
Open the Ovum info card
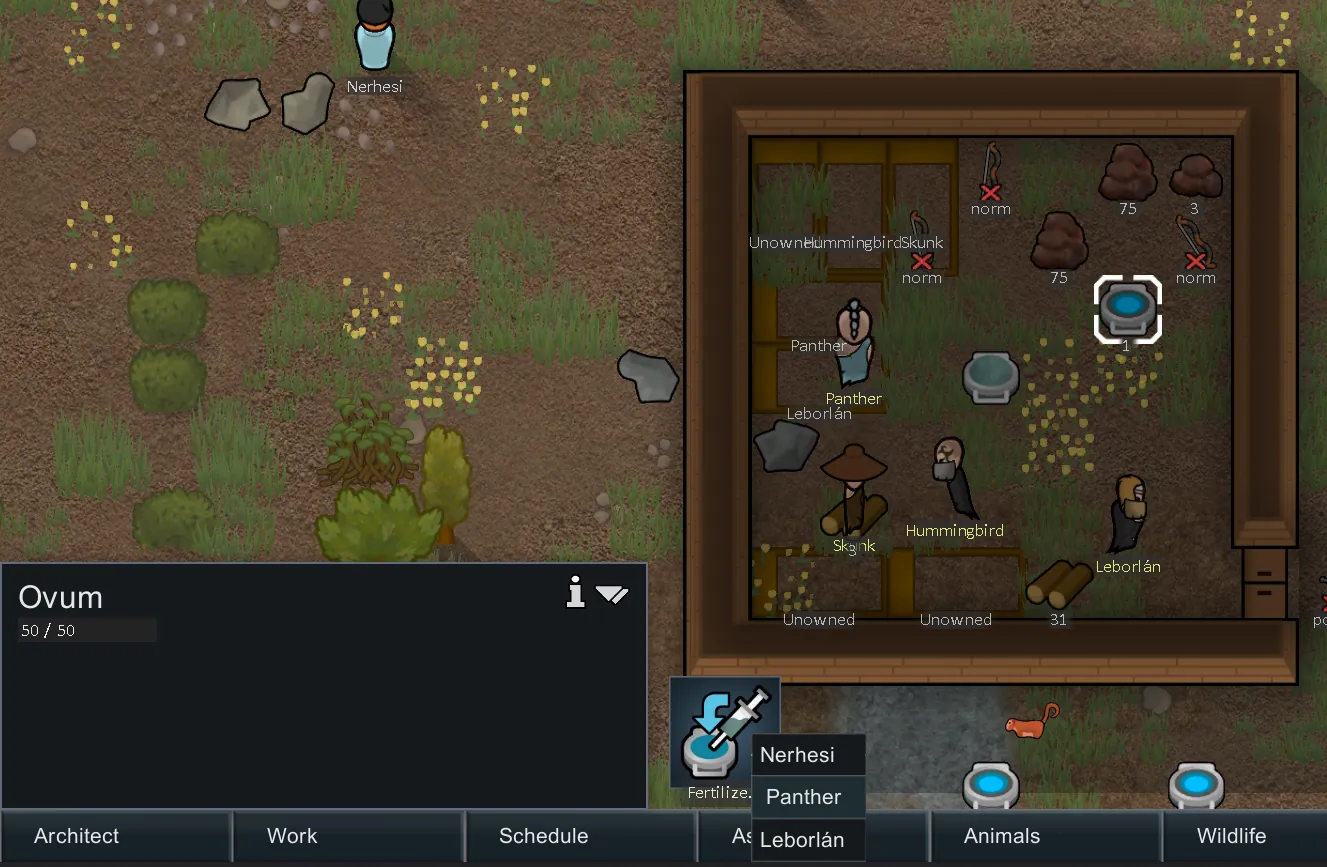575,594
